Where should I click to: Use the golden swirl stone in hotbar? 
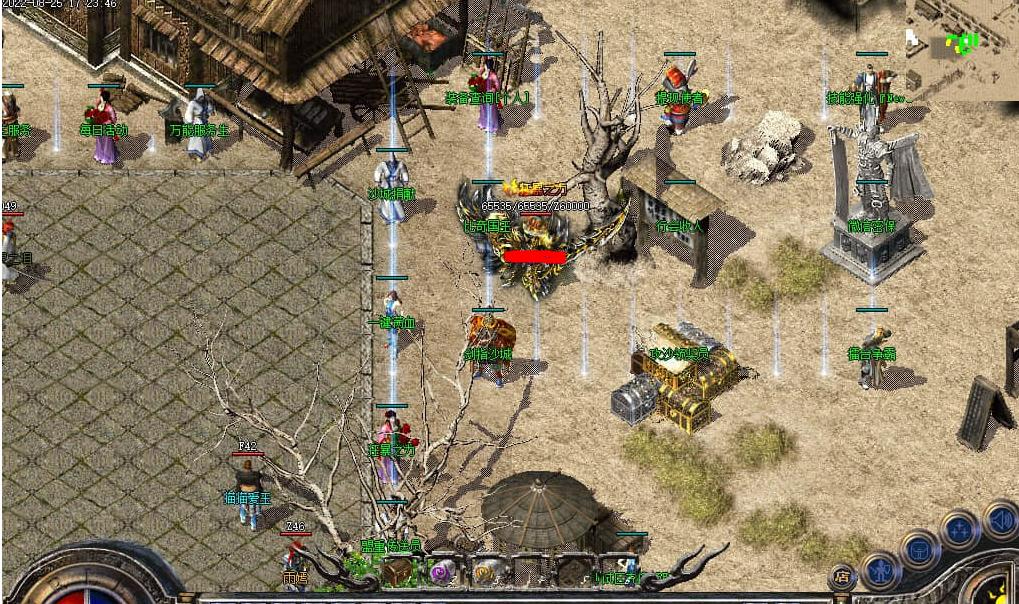(x=486, y=572)
